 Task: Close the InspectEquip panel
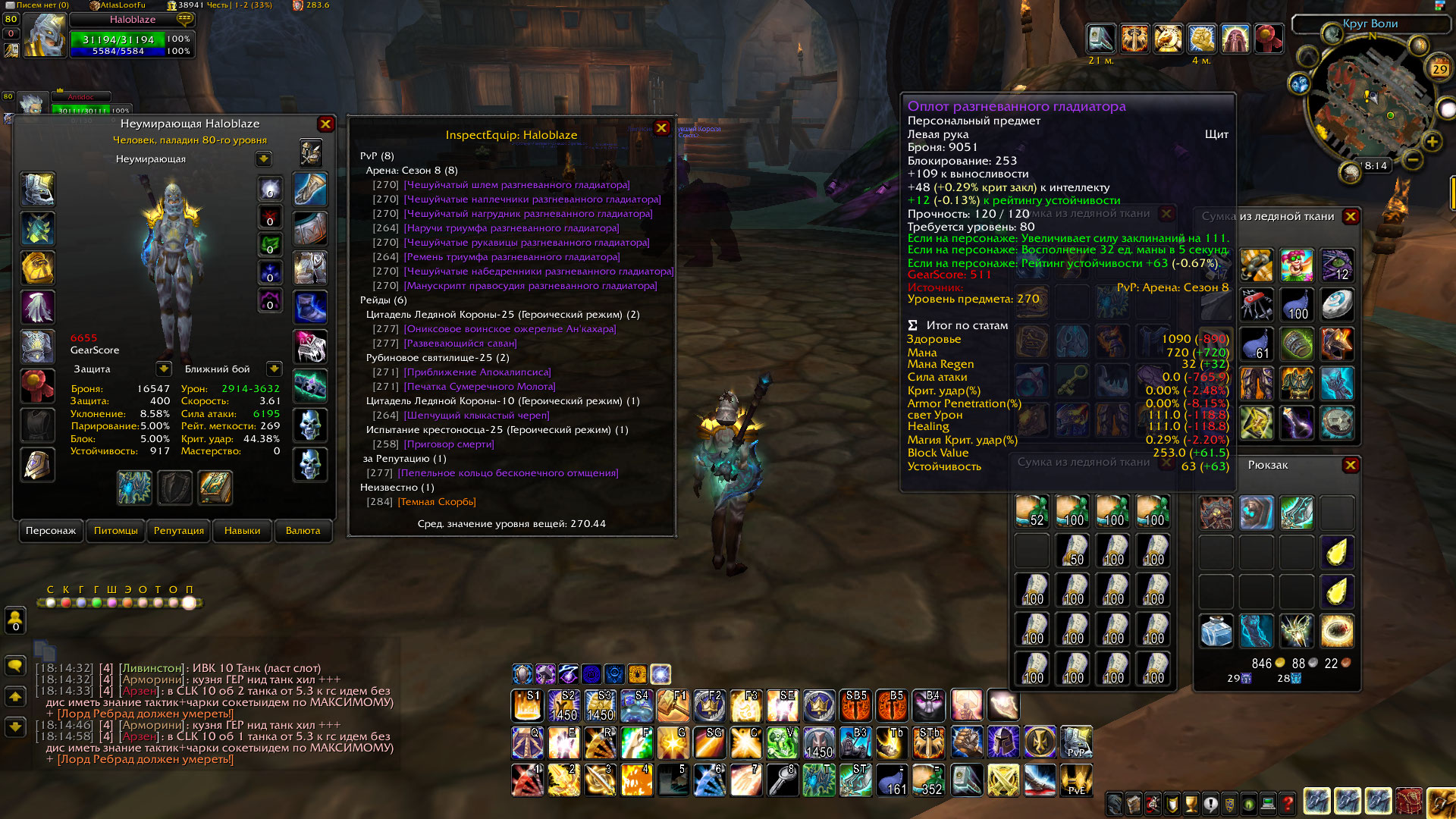pyautogui.click(x=661, y=128)
